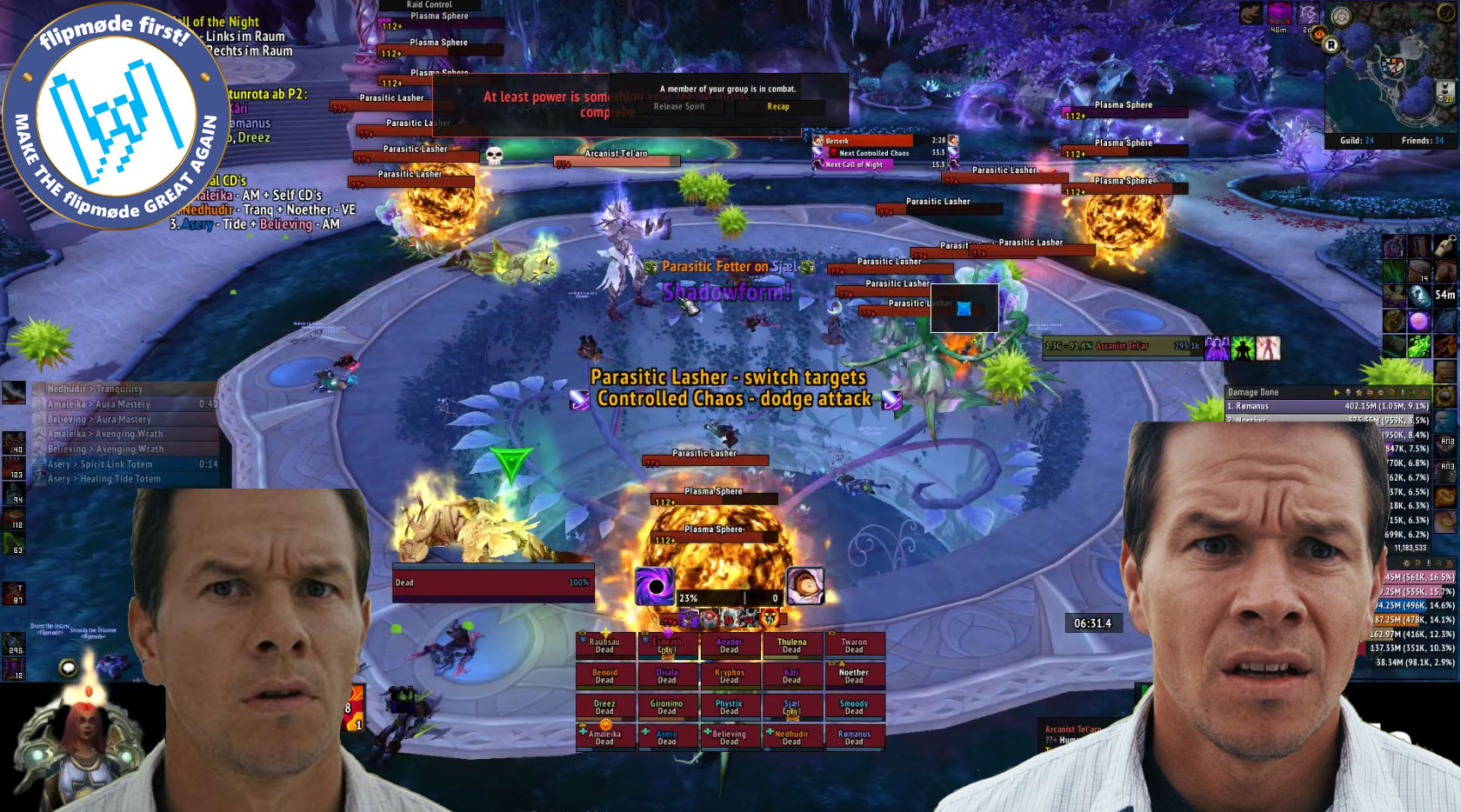
Task: Target Thulena in the raid frames
Action: click(x=791, y=645)
